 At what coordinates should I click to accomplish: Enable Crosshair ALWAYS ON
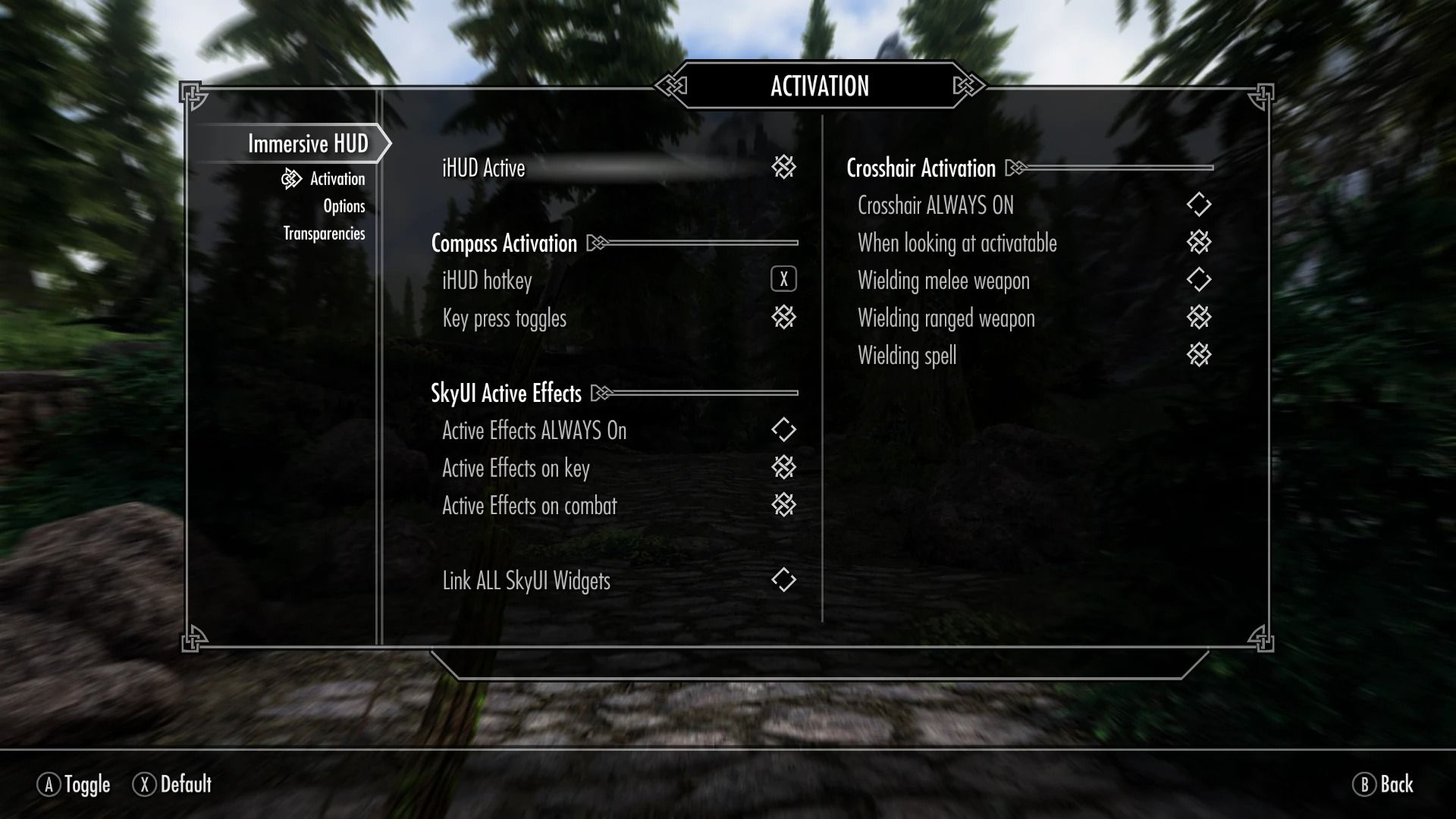[1198, 205]
